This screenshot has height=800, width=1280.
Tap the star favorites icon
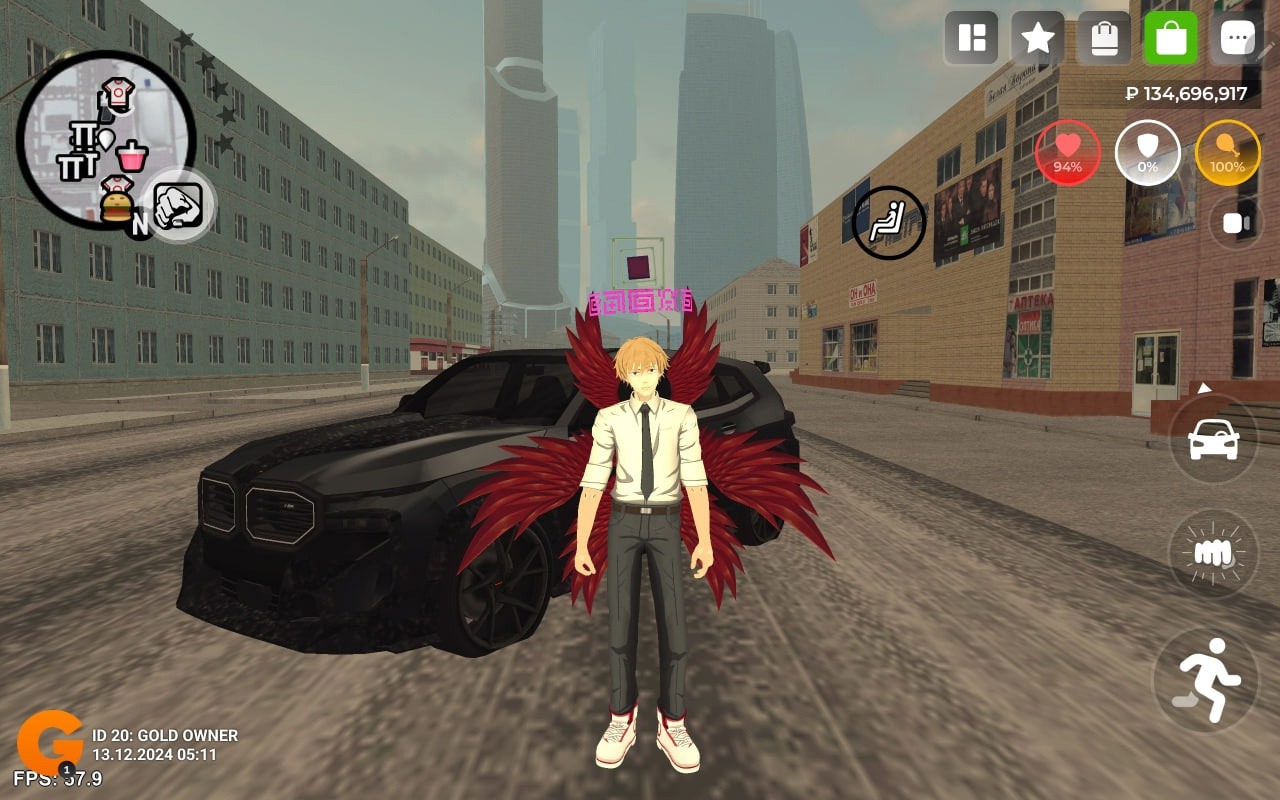point(1038,37)
